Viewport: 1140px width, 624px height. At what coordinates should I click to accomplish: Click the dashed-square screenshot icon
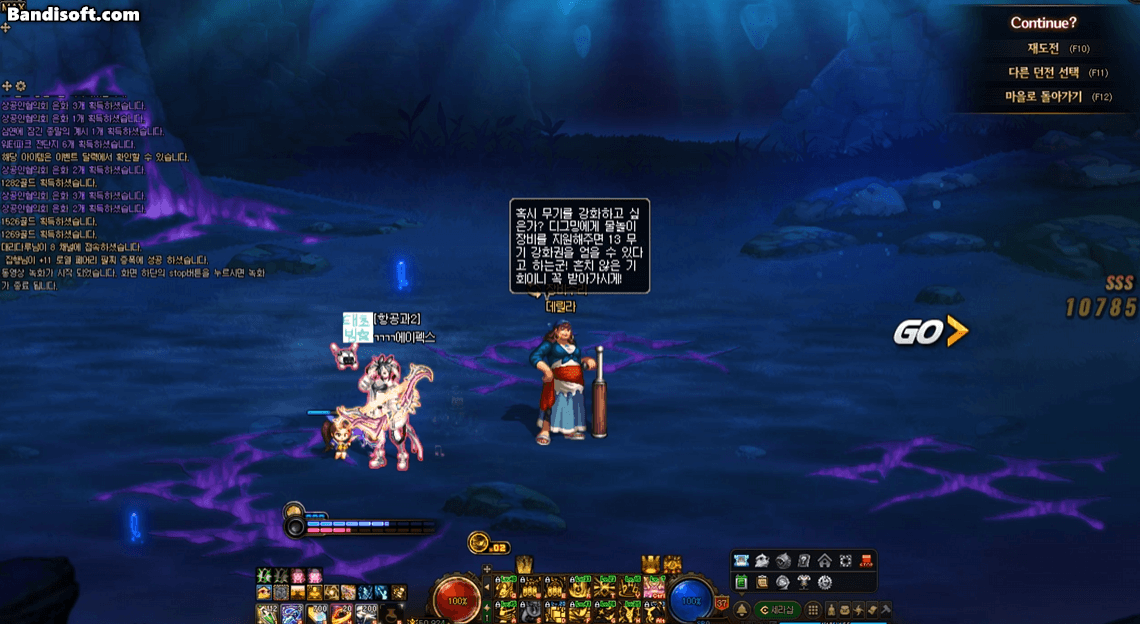pos(846,561)
